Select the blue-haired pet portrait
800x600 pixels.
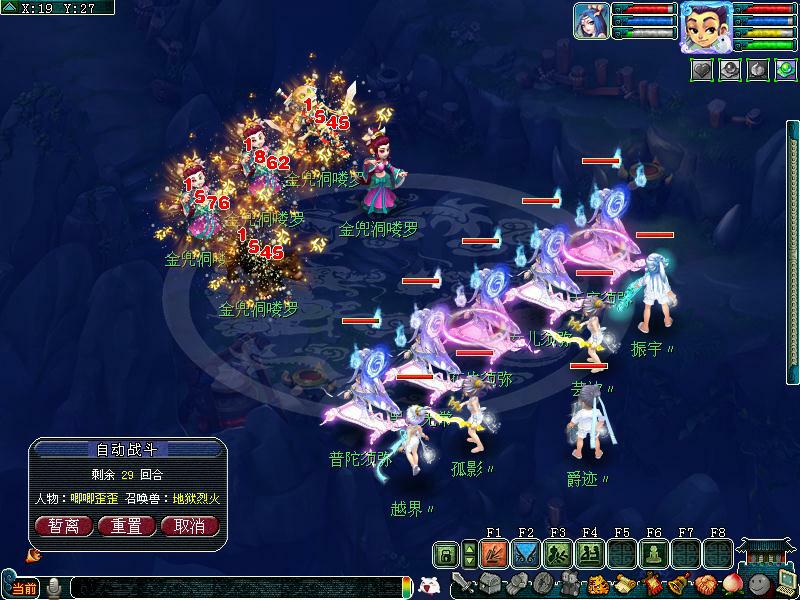pyautogui.click(x=591, y=21)
